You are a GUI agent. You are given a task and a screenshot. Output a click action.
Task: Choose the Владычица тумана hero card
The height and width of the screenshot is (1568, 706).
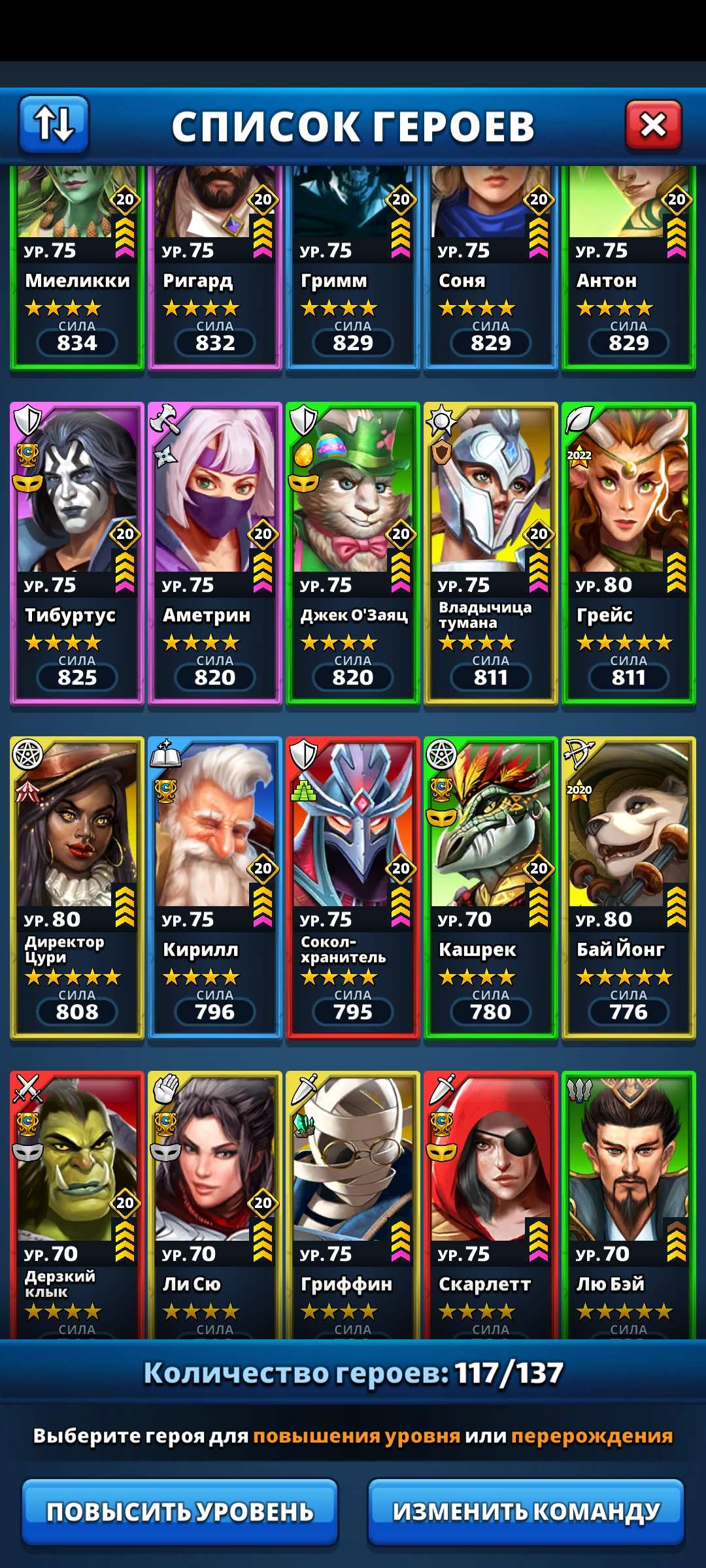[x=491, y=553]
